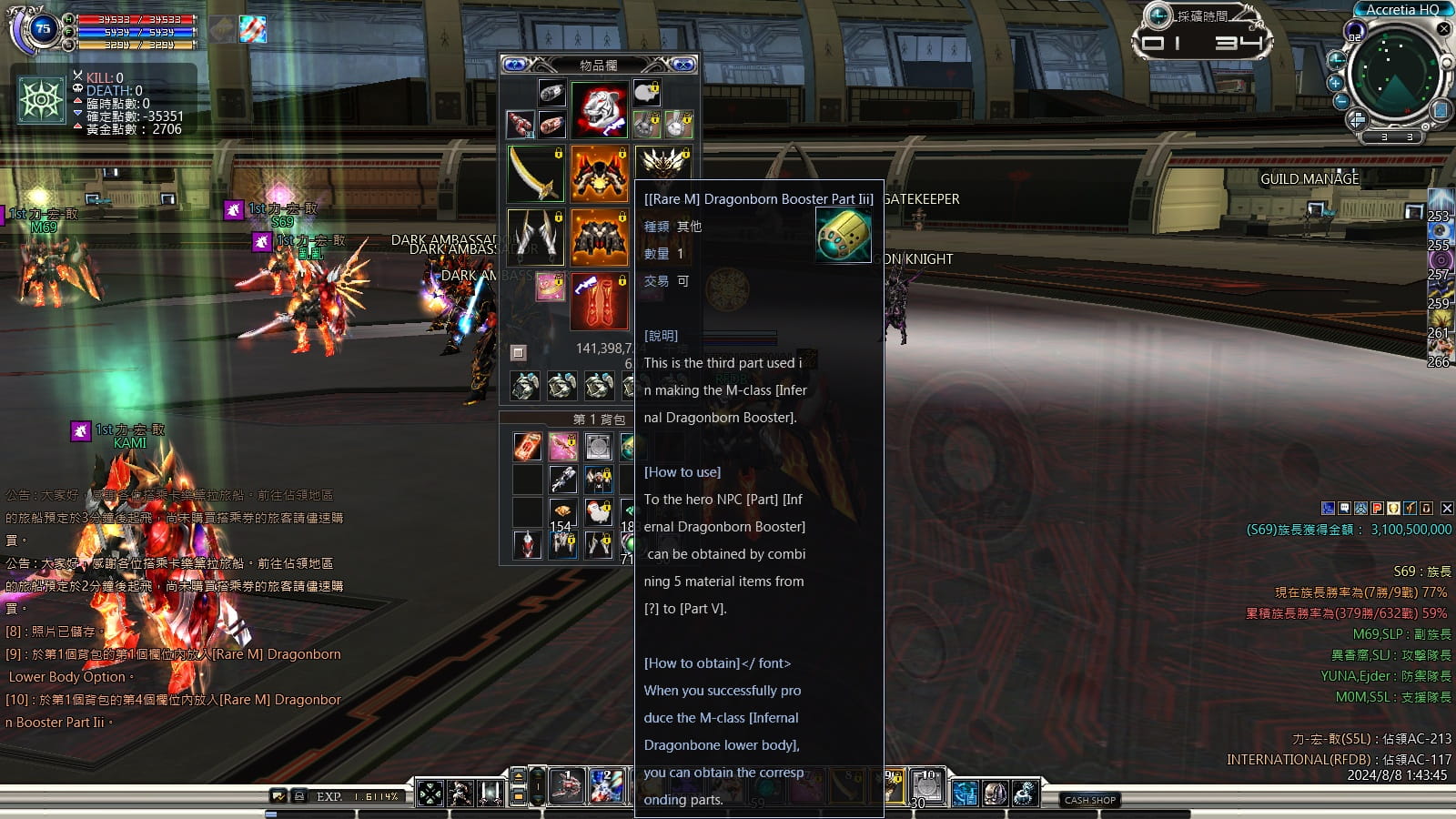Open the four-arrow movement menu icon

(x=430, y=793)
